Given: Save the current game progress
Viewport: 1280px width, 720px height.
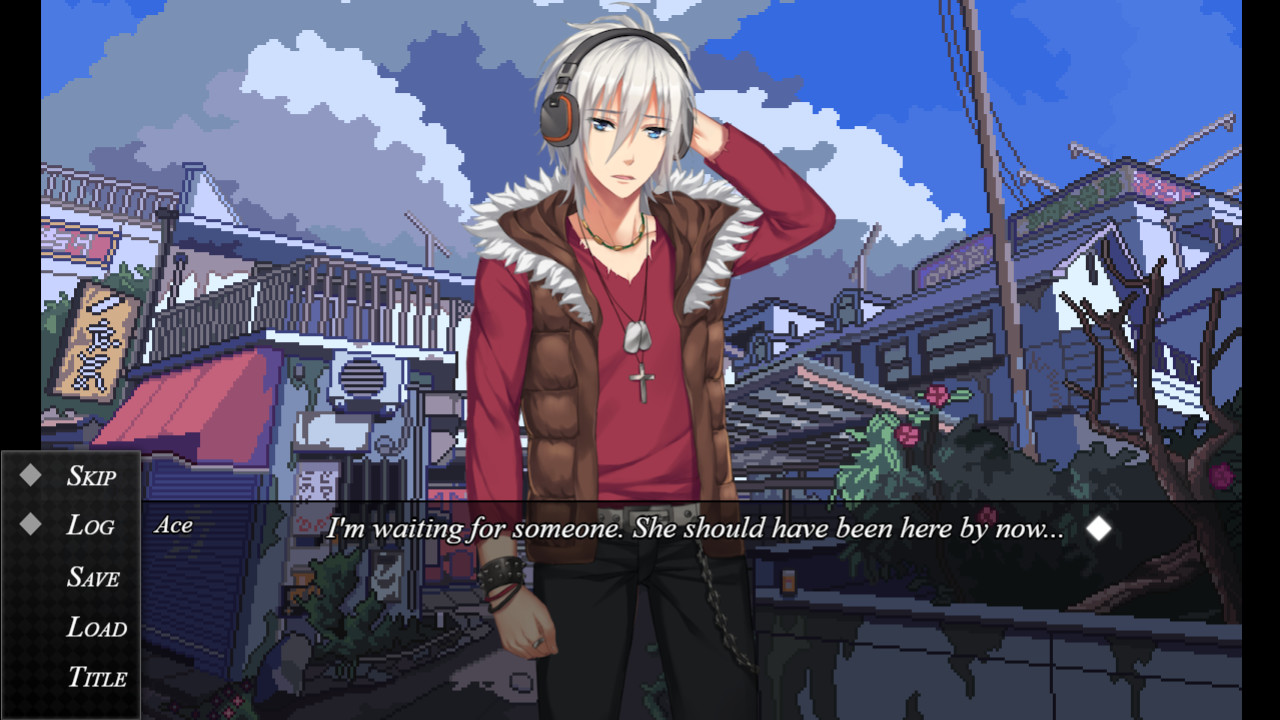Looking at the screenshot, I should [x=95, y=575].
